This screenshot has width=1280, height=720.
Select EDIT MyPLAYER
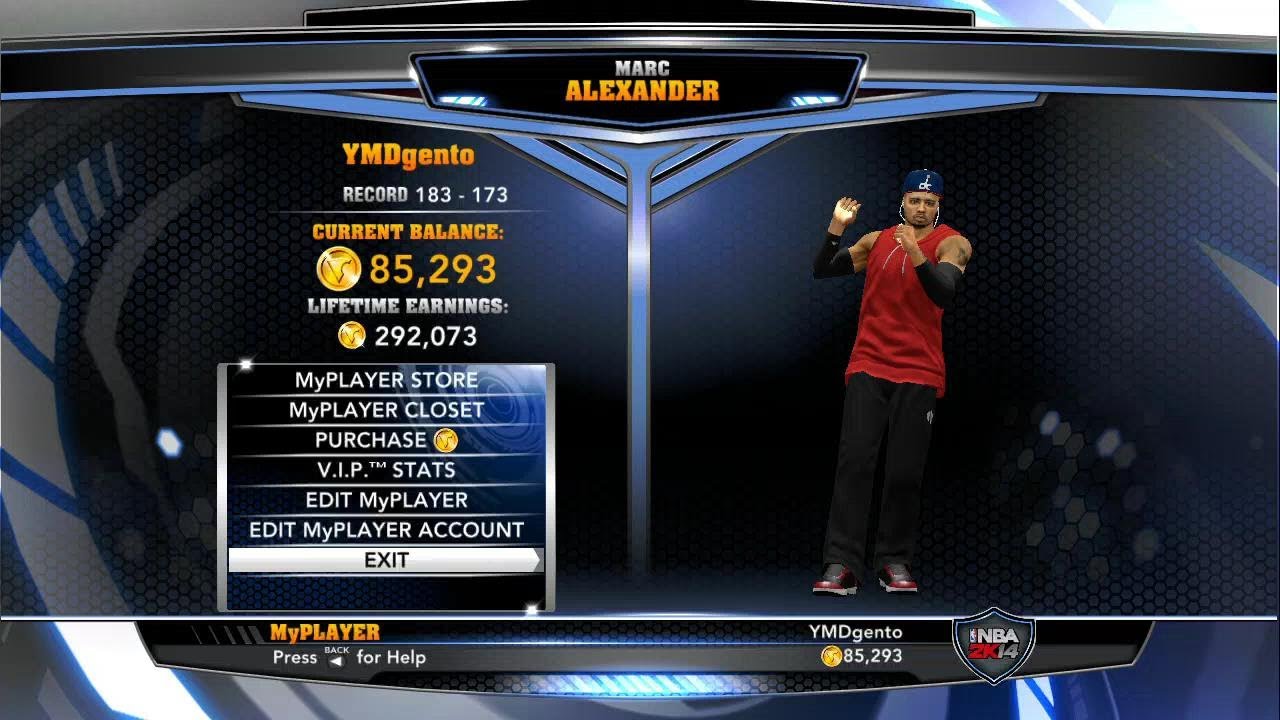click(x=386, y=500)
